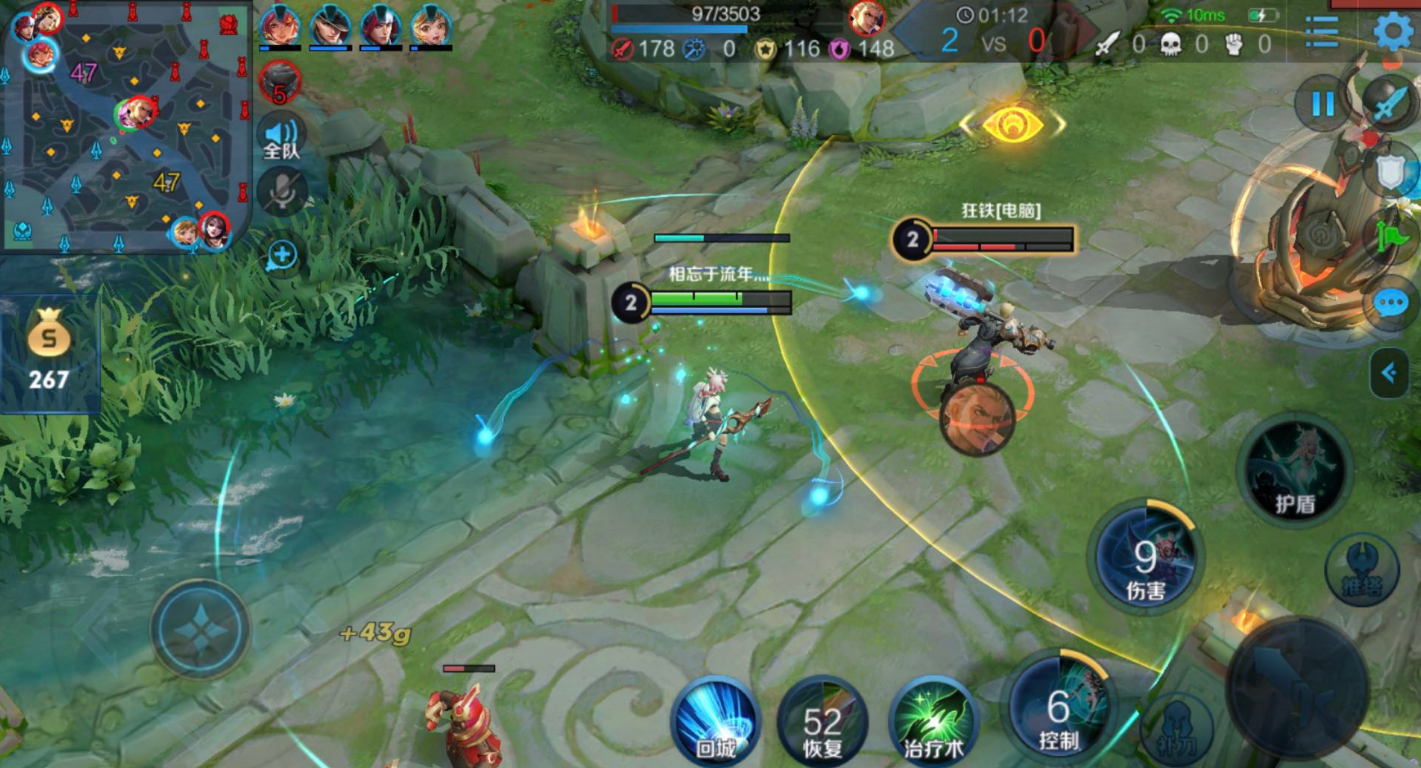Use the 回城 recall ability
Screen dimensions: 1421x768
click(x=715, y=719)
